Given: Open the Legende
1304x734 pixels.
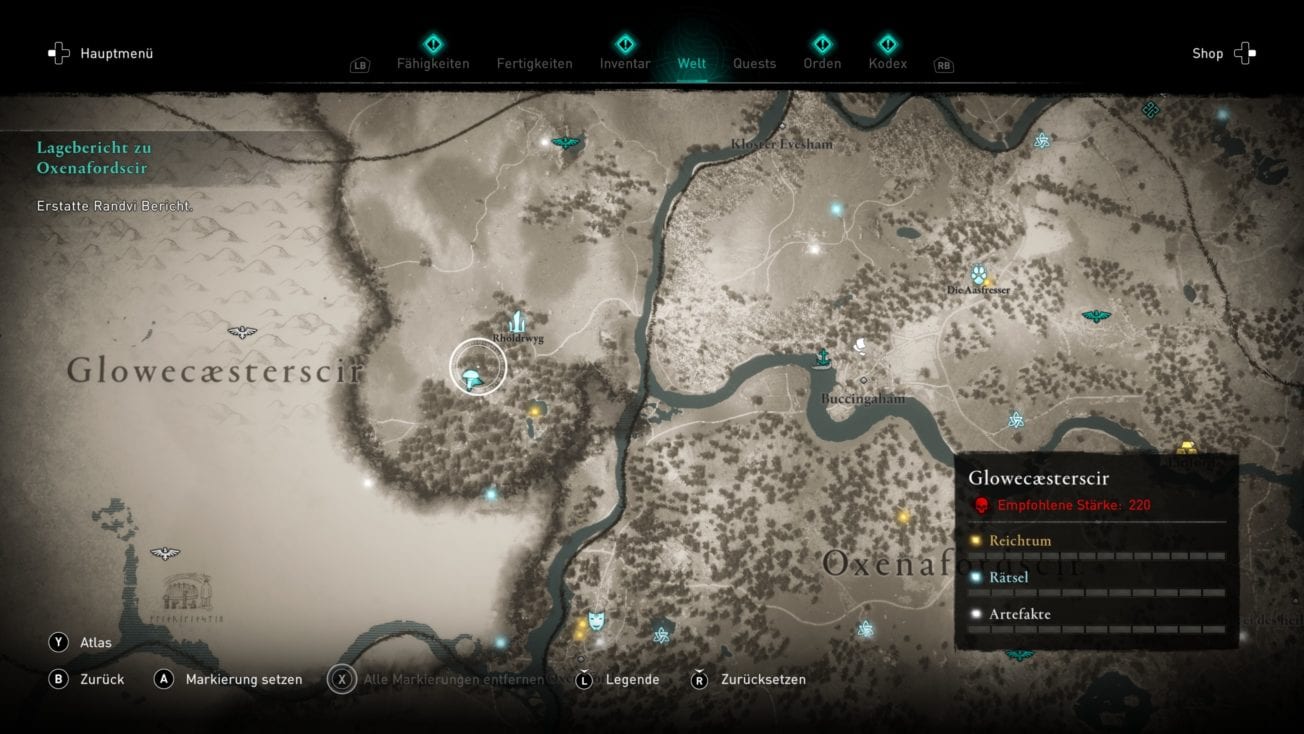Looking at the screenshot, I should pyautogui.click(x=633, y=679).
